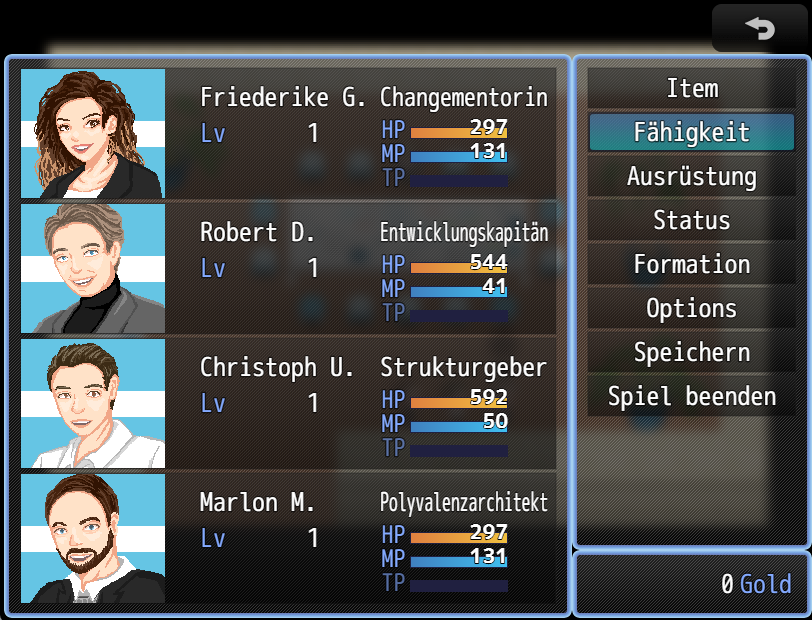Choose Spiel beenden to quit

coord(691,397)
